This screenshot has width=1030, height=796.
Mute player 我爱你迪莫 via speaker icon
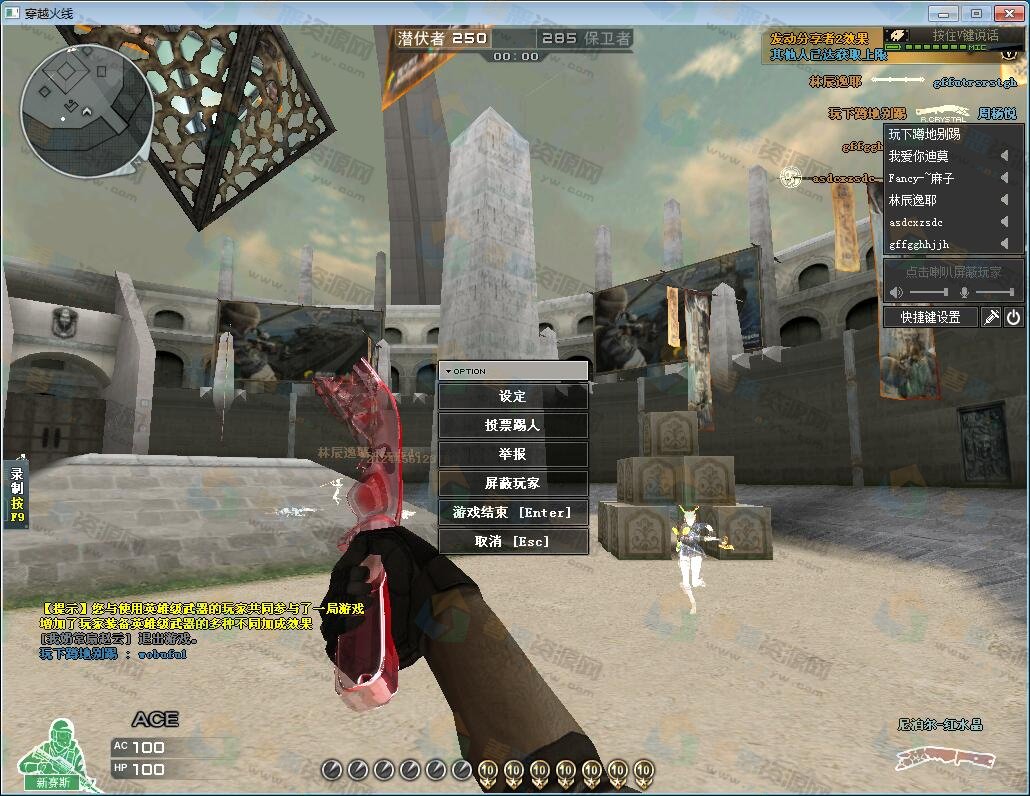pyautogui.click(x=1004, y=156)
